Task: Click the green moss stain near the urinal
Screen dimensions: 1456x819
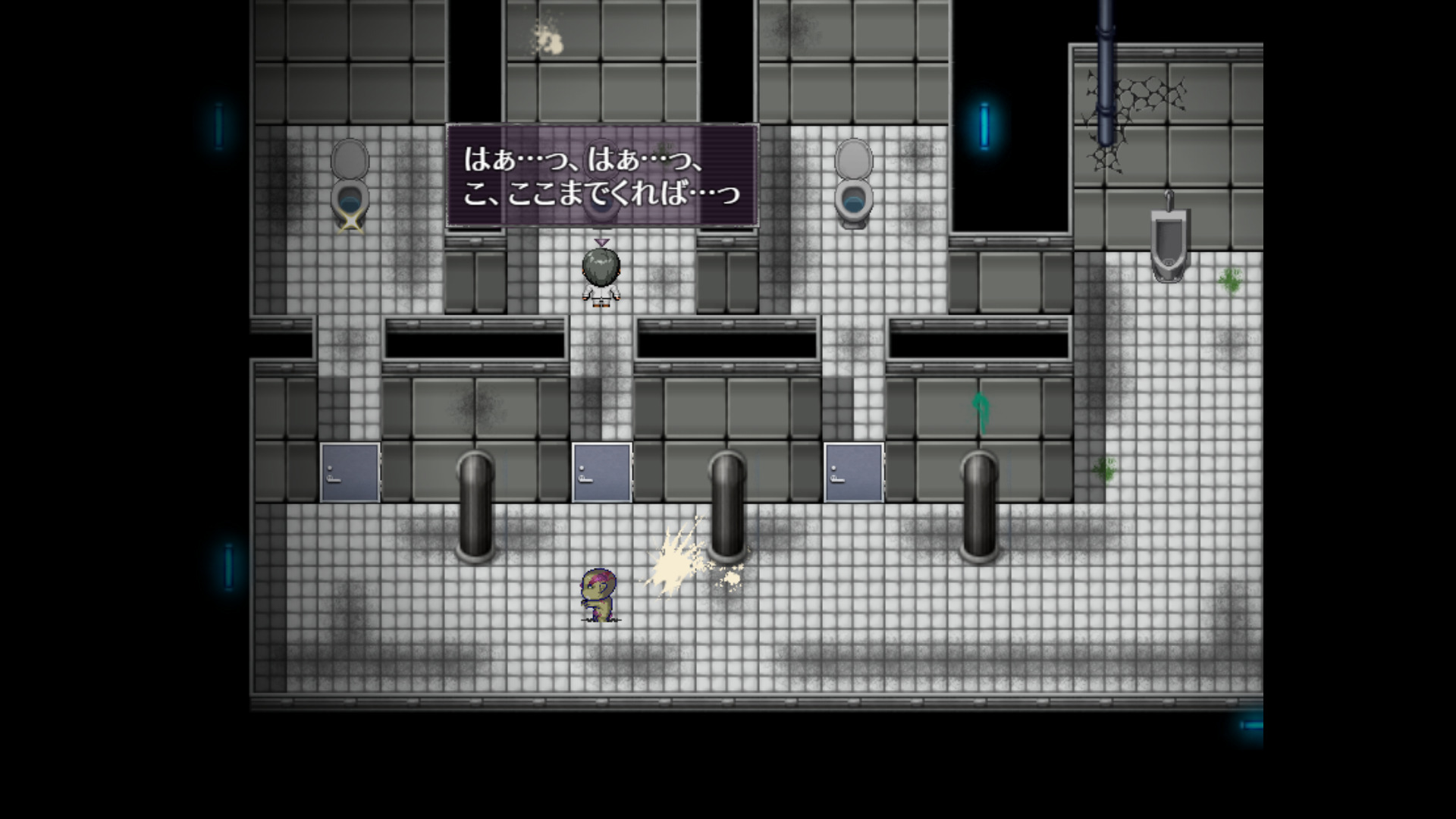Action: click(1232, 281)
